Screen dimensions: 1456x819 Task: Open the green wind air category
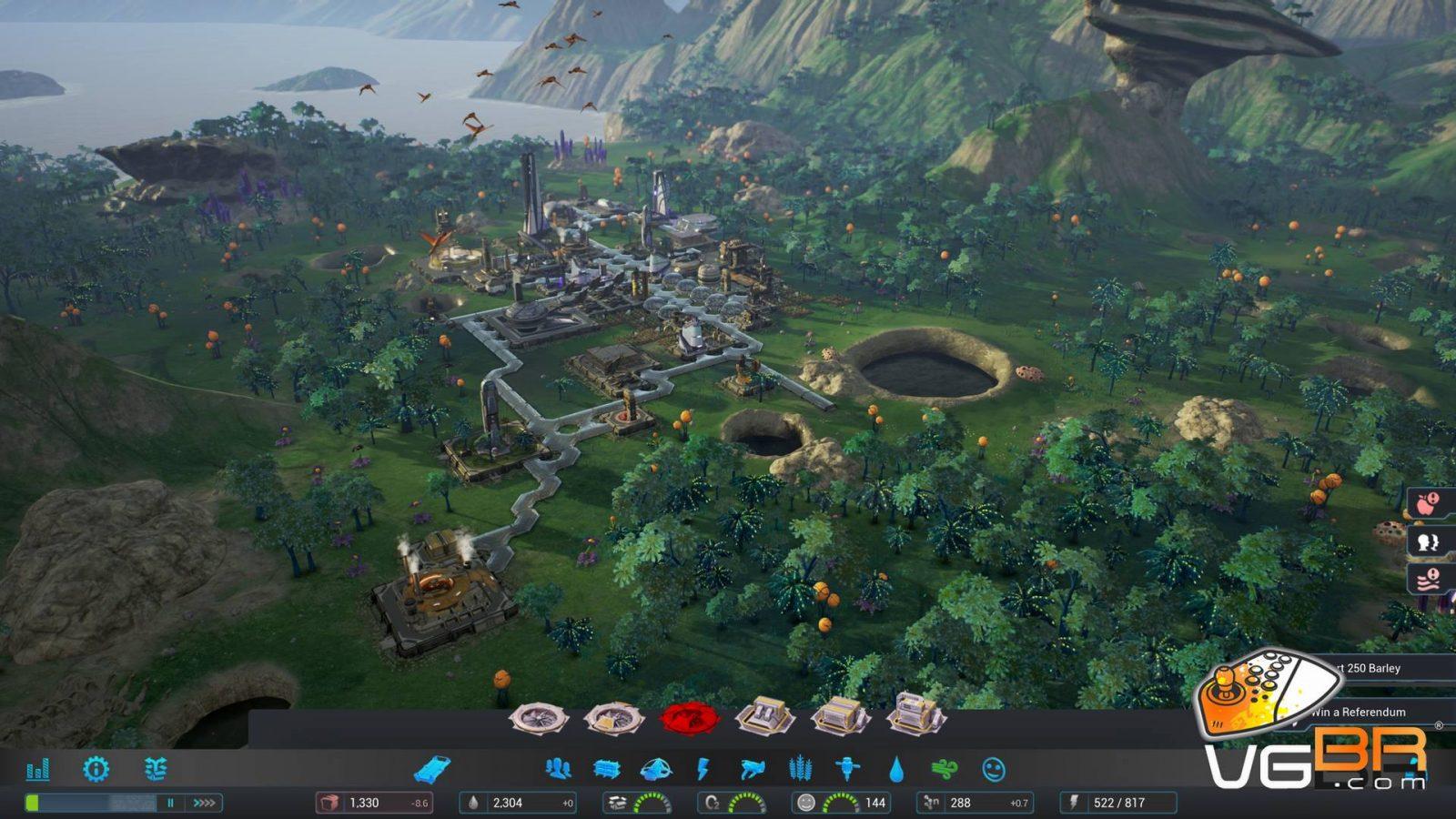[945, 770]
